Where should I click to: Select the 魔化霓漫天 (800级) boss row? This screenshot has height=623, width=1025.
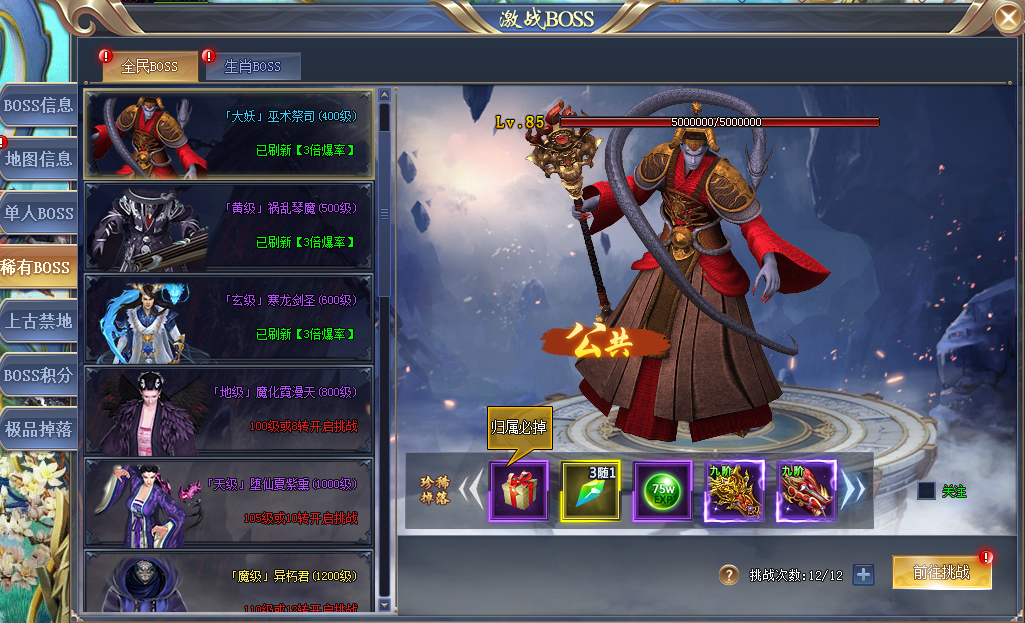pos(229,410)
